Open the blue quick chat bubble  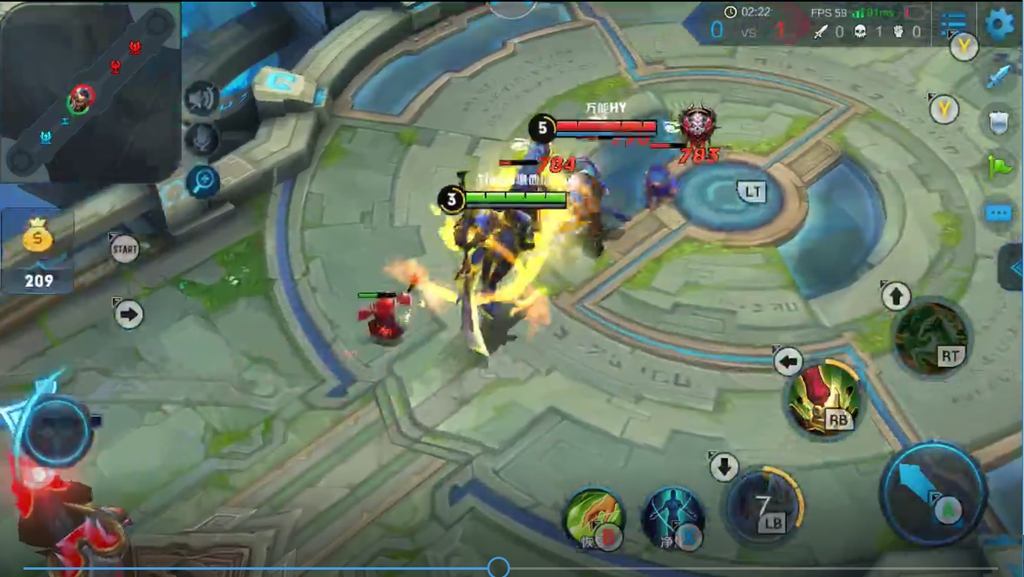click(999, 213)
